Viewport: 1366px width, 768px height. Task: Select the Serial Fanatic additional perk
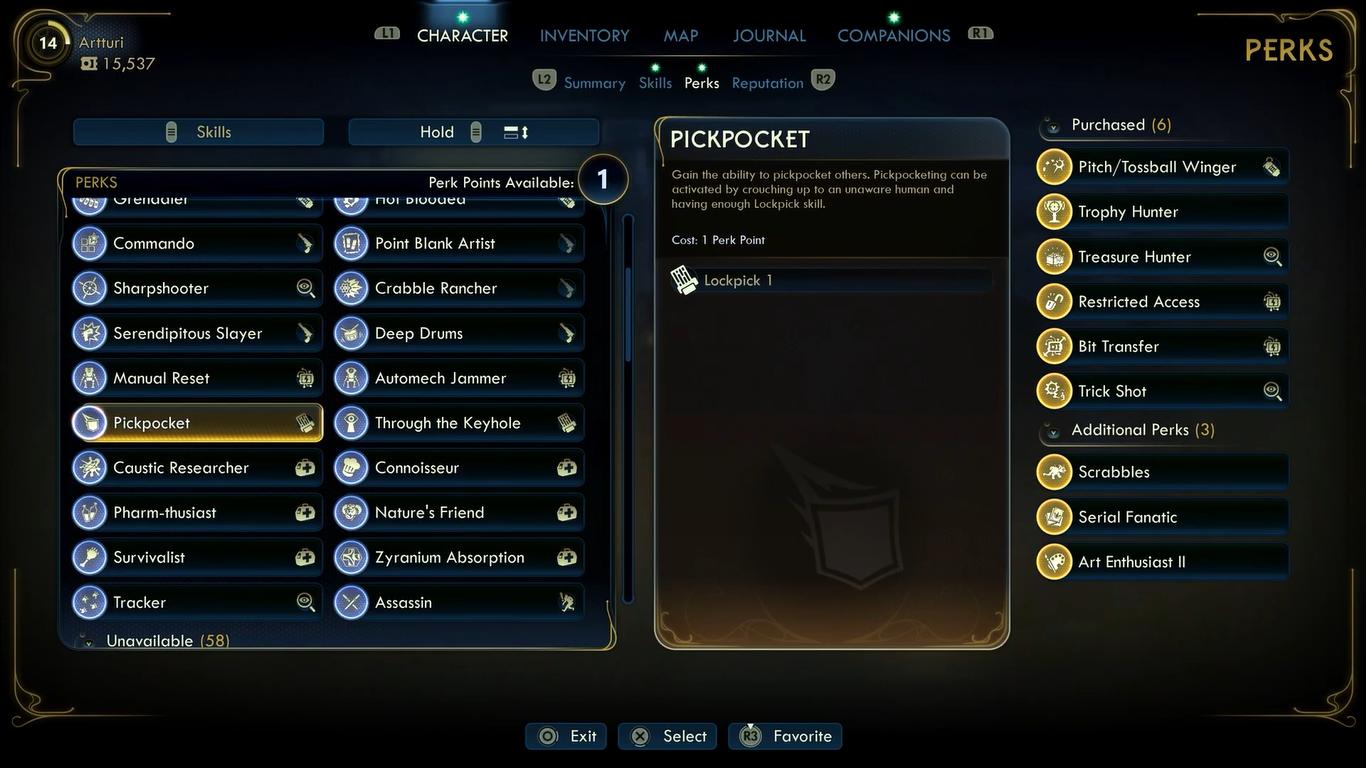pos(1162,517)
